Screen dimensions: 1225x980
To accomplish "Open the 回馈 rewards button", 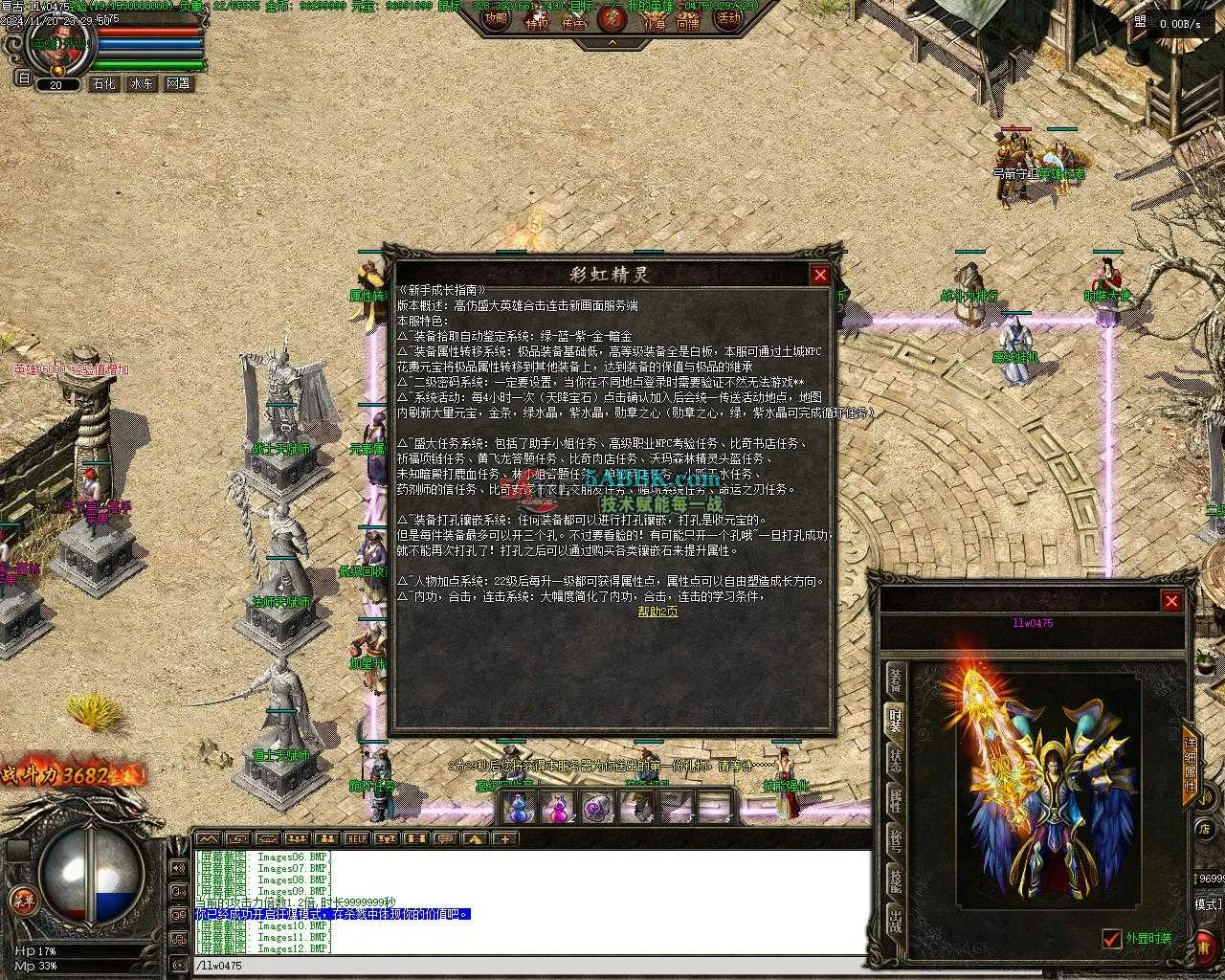I will 688,22.
